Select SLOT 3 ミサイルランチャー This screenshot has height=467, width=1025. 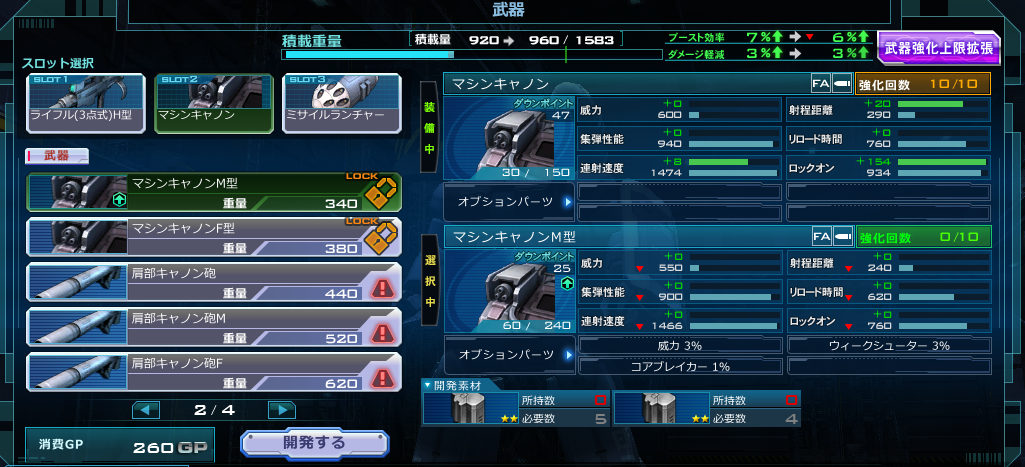pyautogui.click(x=341, y=103)
